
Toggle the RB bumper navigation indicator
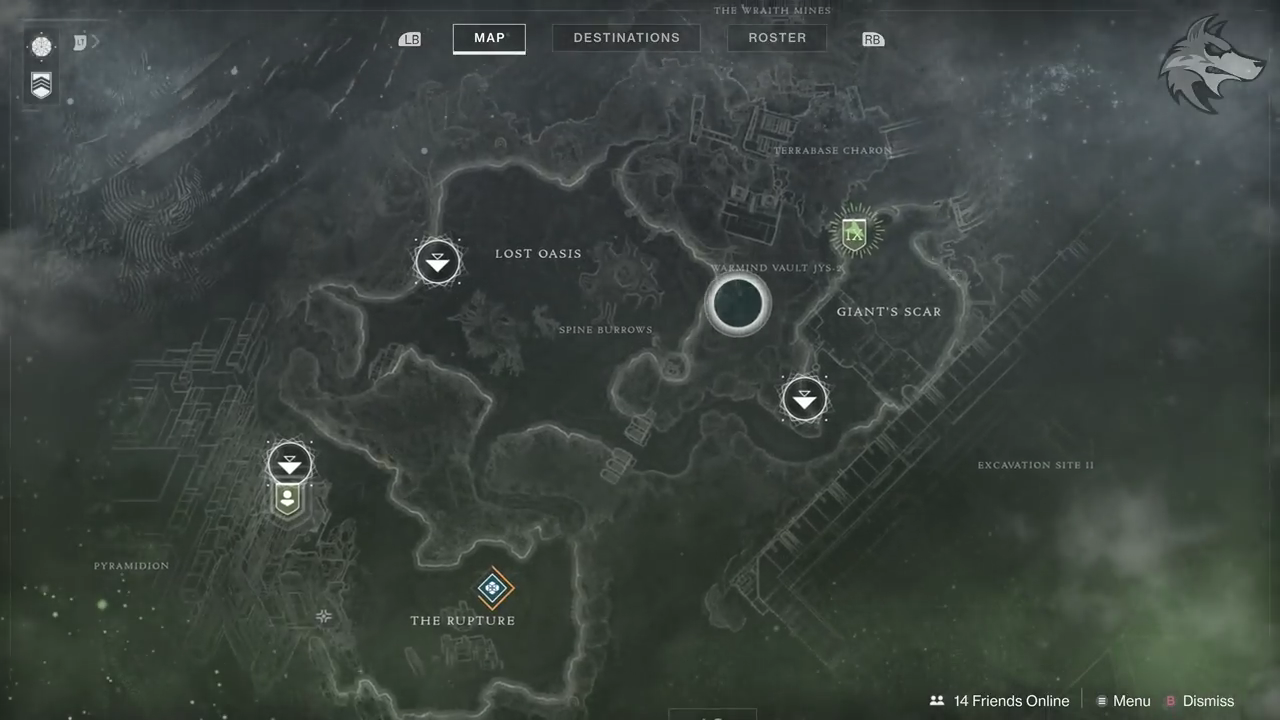pos(872,38)
